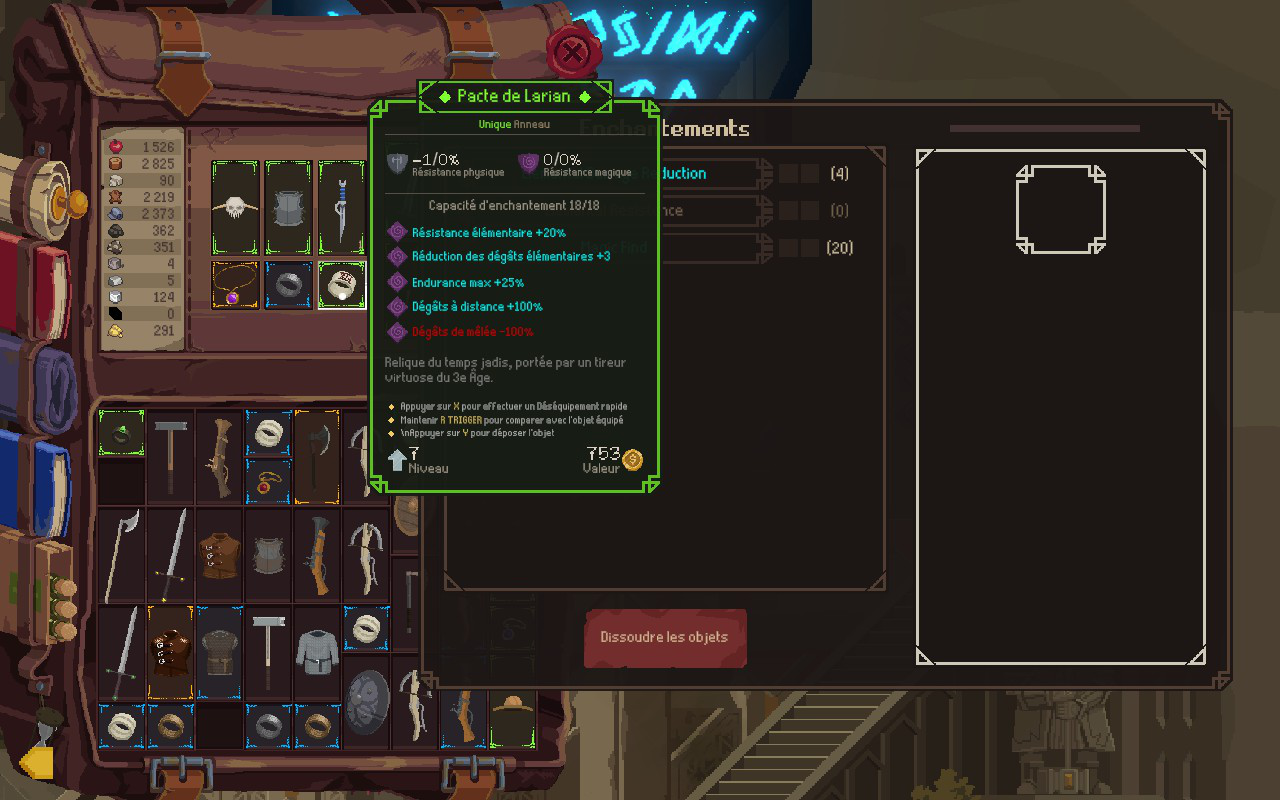Choose the equipped grey chest plate
This screenshot has height=800, width=1280.
click(x=289, y=208)
